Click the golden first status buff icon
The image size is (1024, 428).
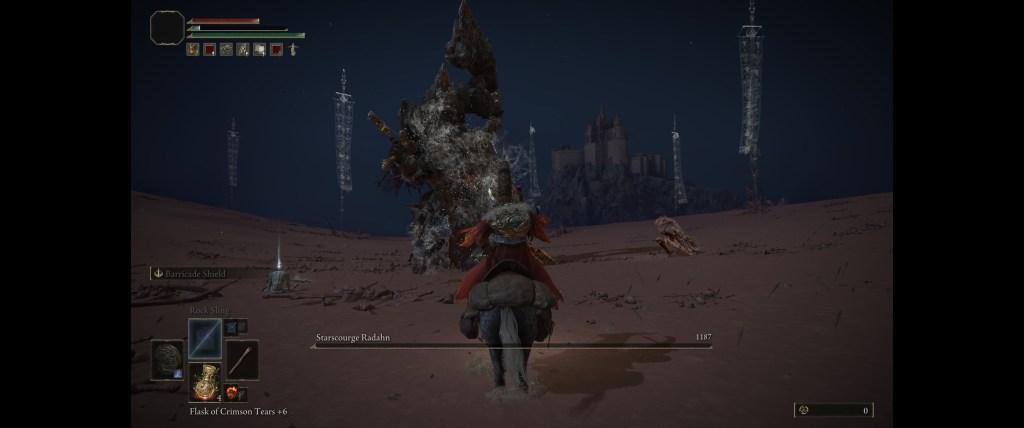pos(192,49)
